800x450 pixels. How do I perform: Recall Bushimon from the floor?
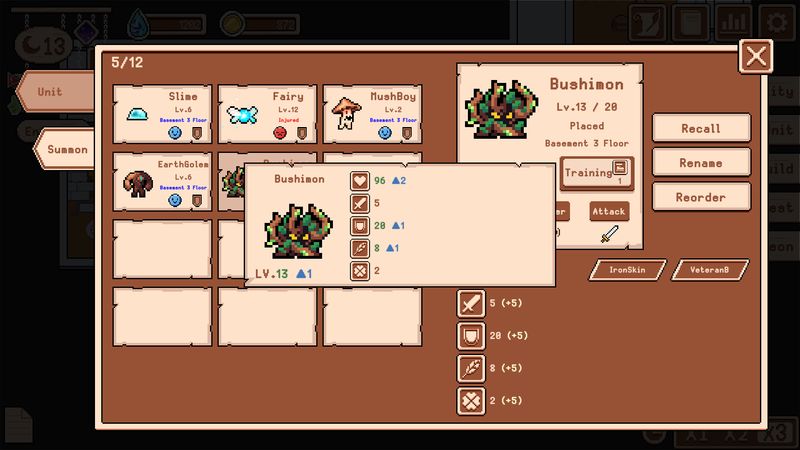pos(701,128)
